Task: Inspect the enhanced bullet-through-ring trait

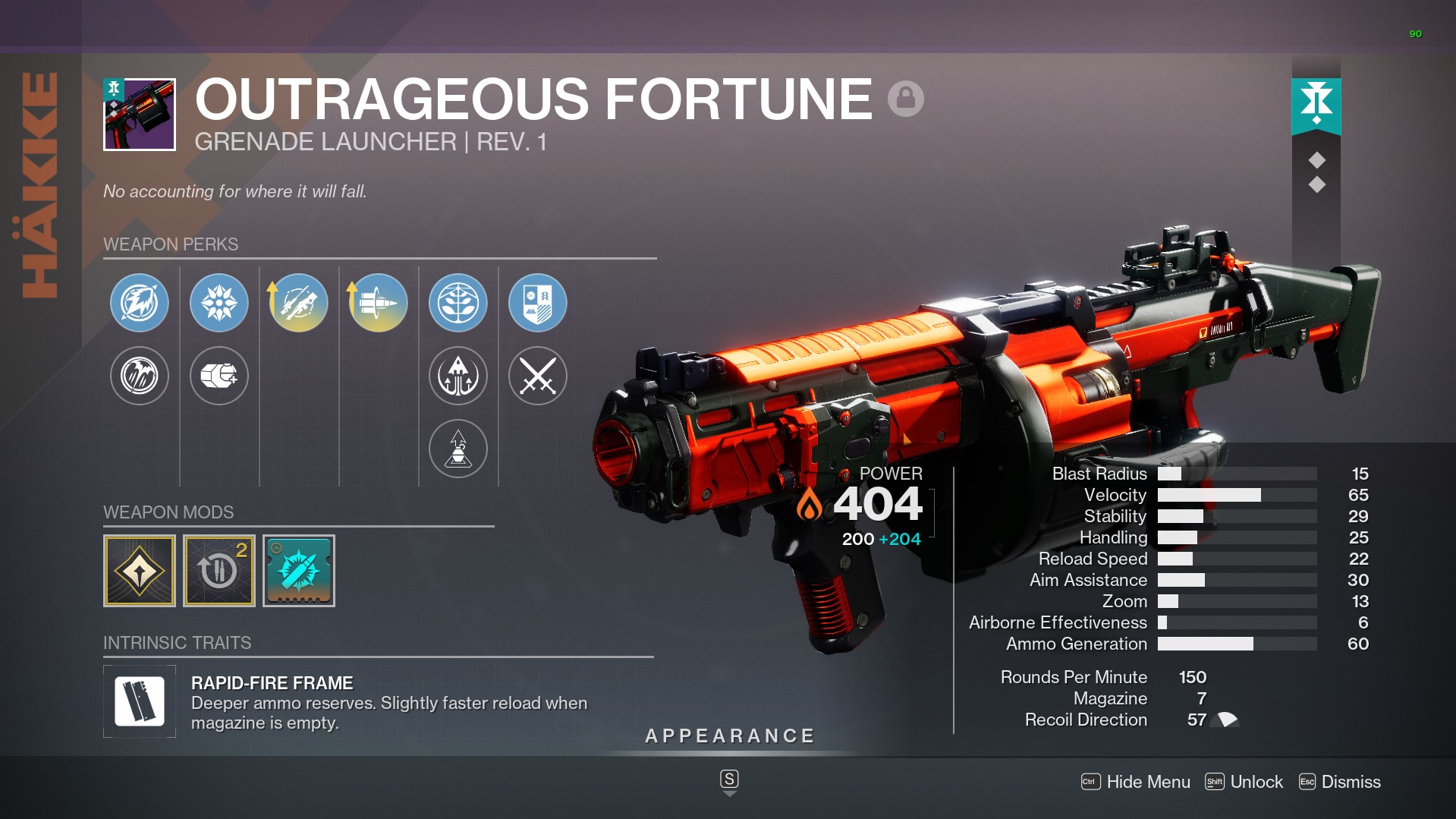Action: click(379, 303)
